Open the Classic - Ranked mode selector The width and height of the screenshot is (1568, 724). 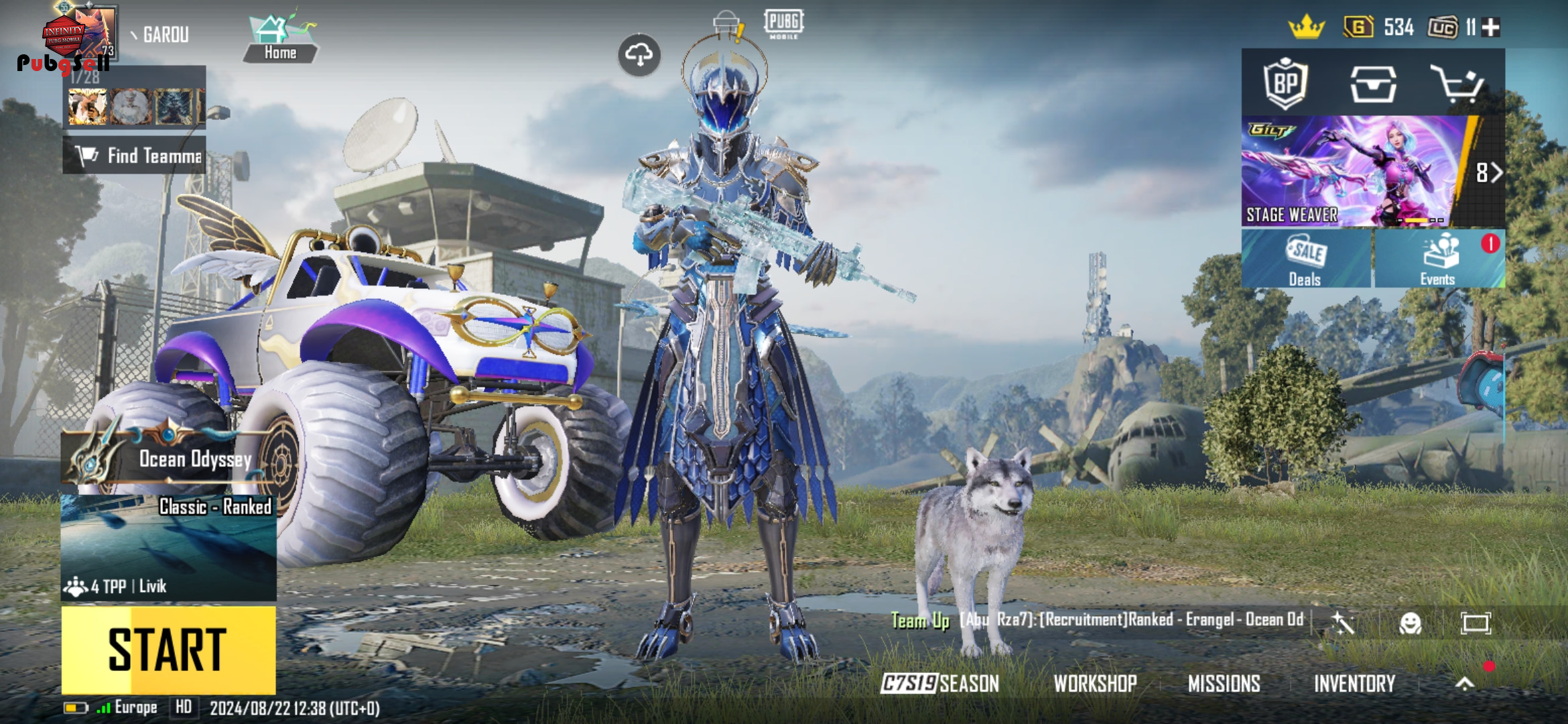(x=168, y=547)
